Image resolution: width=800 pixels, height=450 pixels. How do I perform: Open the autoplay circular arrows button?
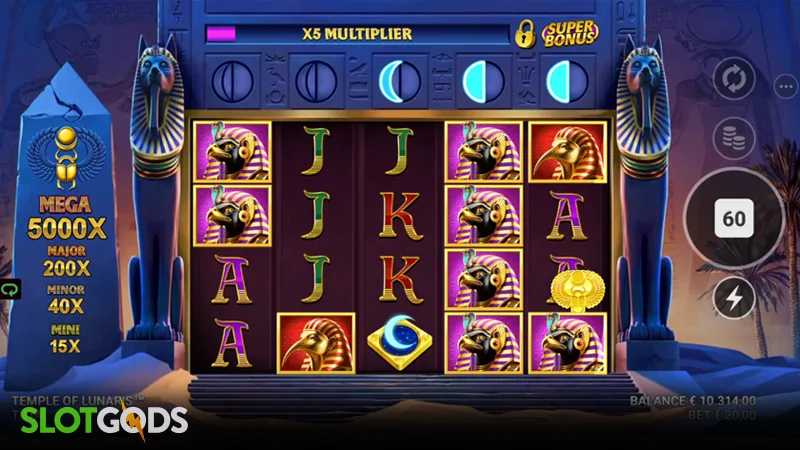(x=734, y=80)
